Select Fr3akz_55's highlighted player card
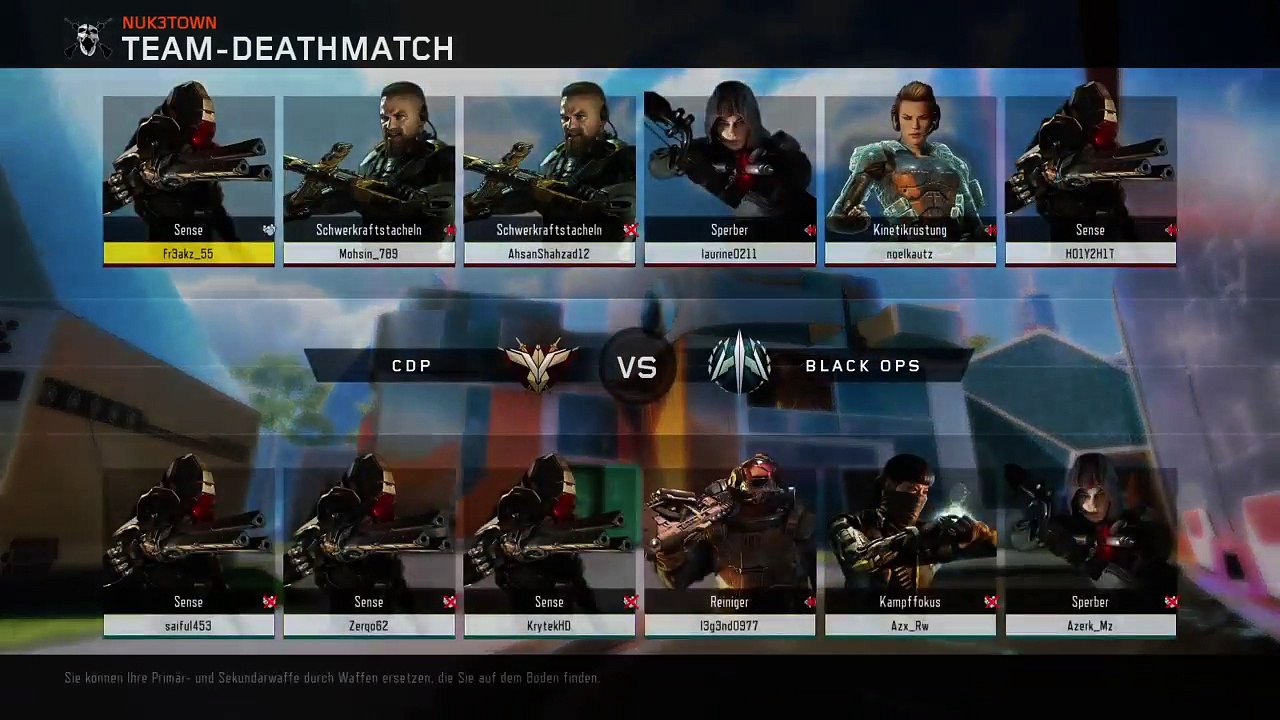 tap(189, 180)
